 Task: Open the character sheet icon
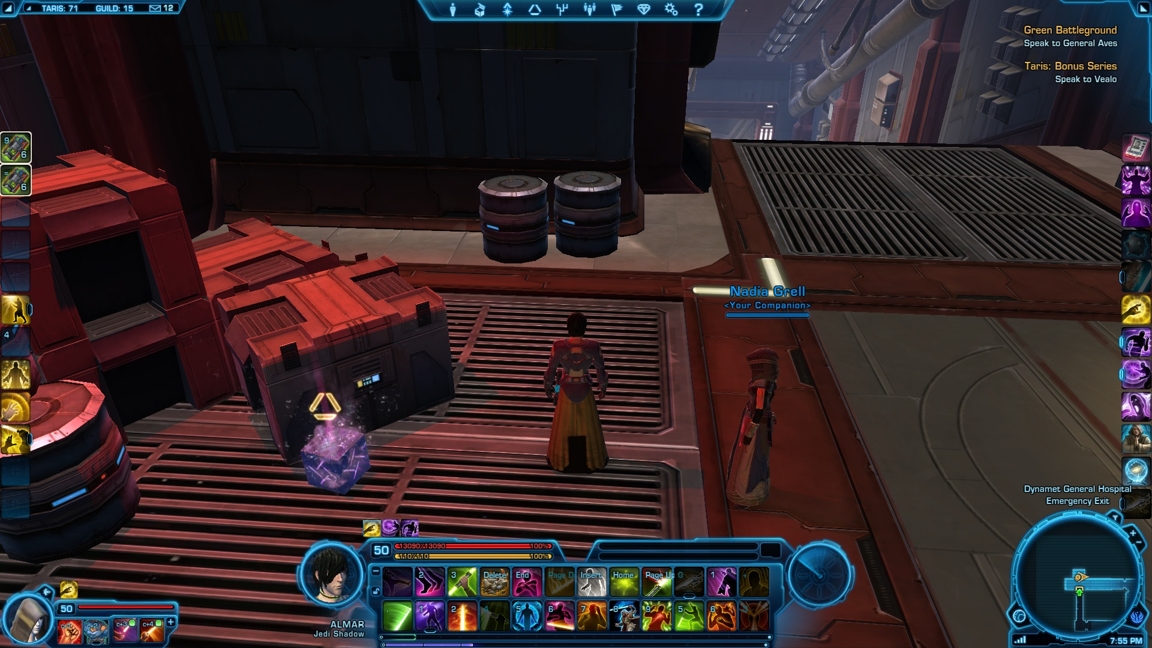pyautogui.click(x=453, y=10)
